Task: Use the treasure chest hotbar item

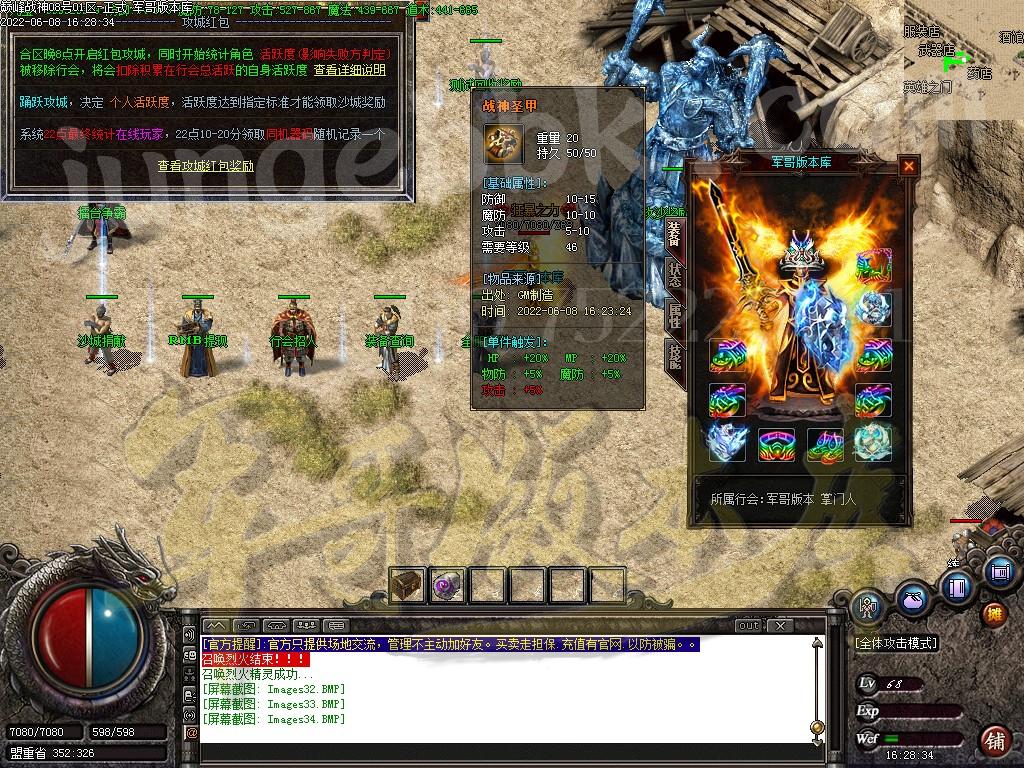Action: coord(408,585)
